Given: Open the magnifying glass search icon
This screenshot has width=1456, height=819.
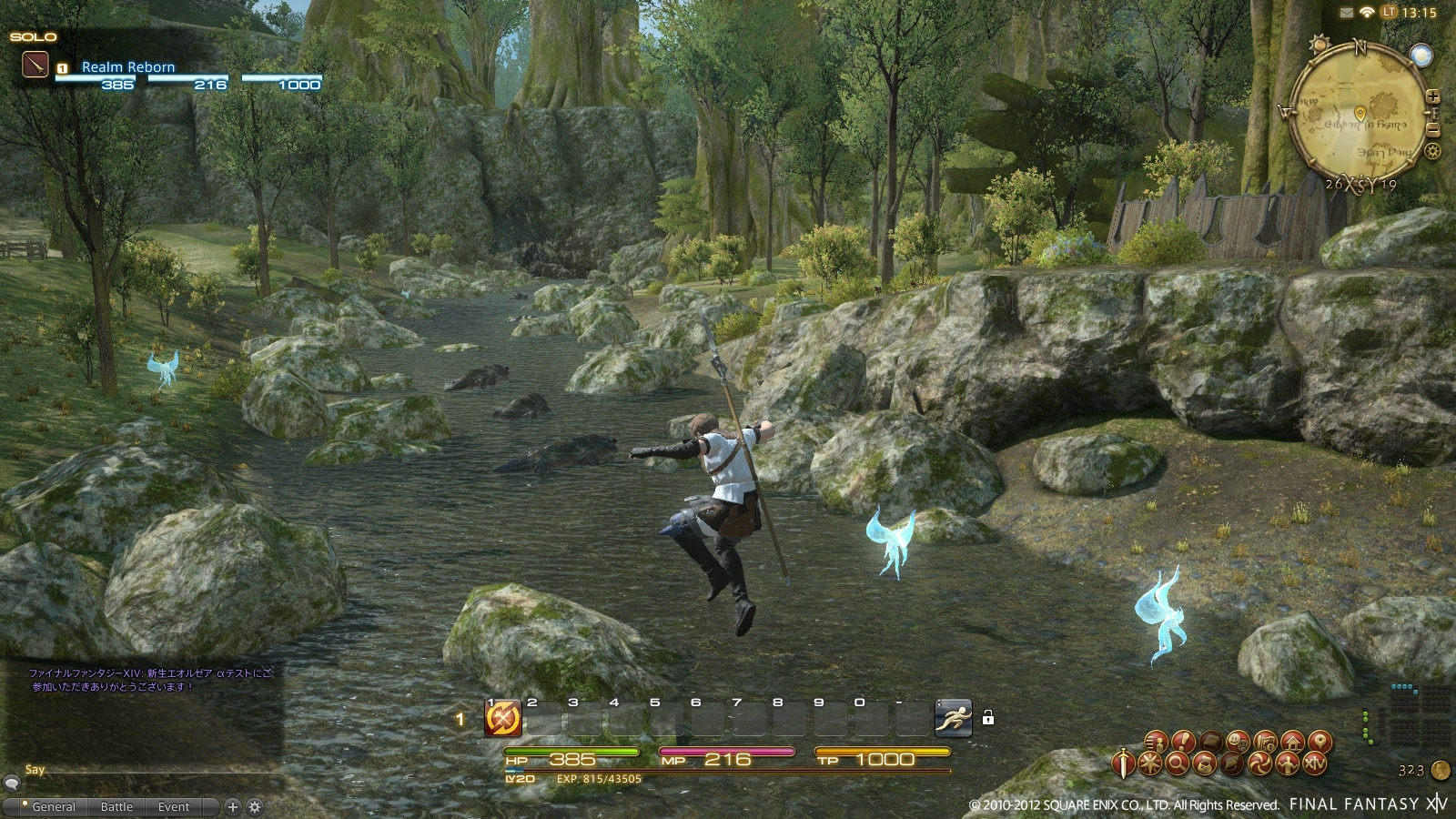Looking at the screenshot, I should 1177,764.
